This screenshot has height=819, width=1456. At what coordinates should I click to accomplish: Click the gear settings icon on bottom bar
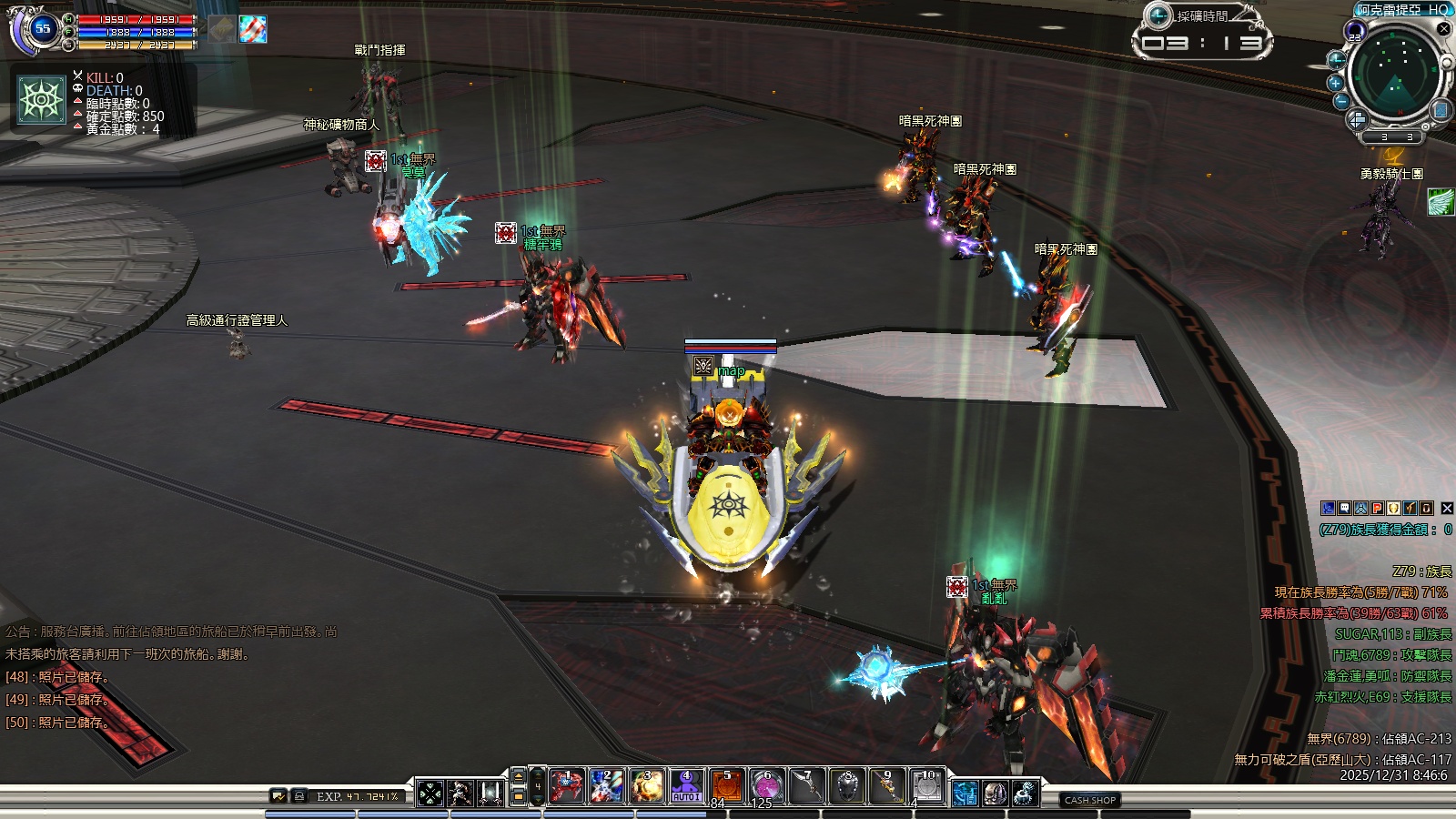pos(1025,794)
